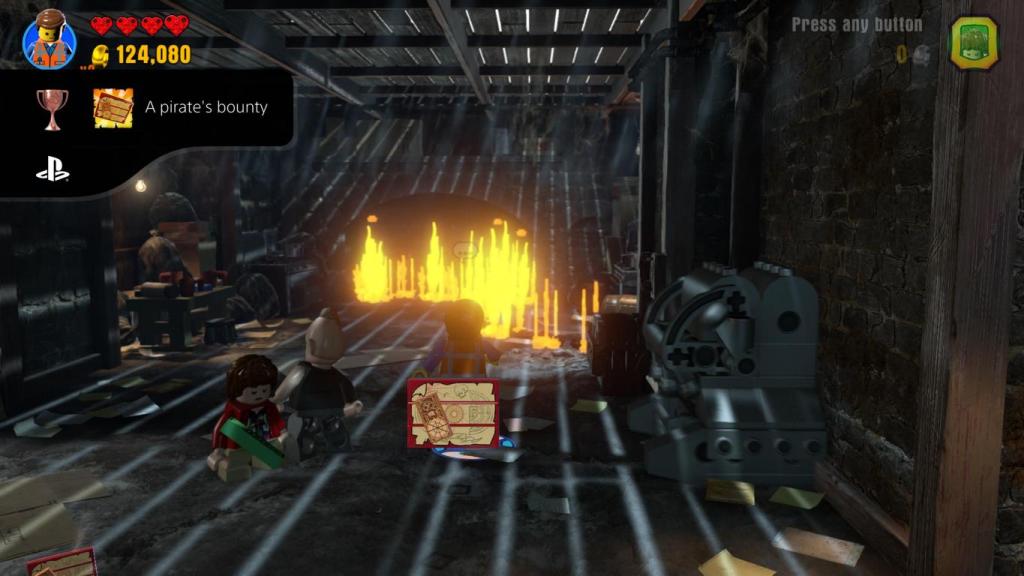
Task: Open the 'A pirate's bounty' trophy notification
Action: (206, 107)
